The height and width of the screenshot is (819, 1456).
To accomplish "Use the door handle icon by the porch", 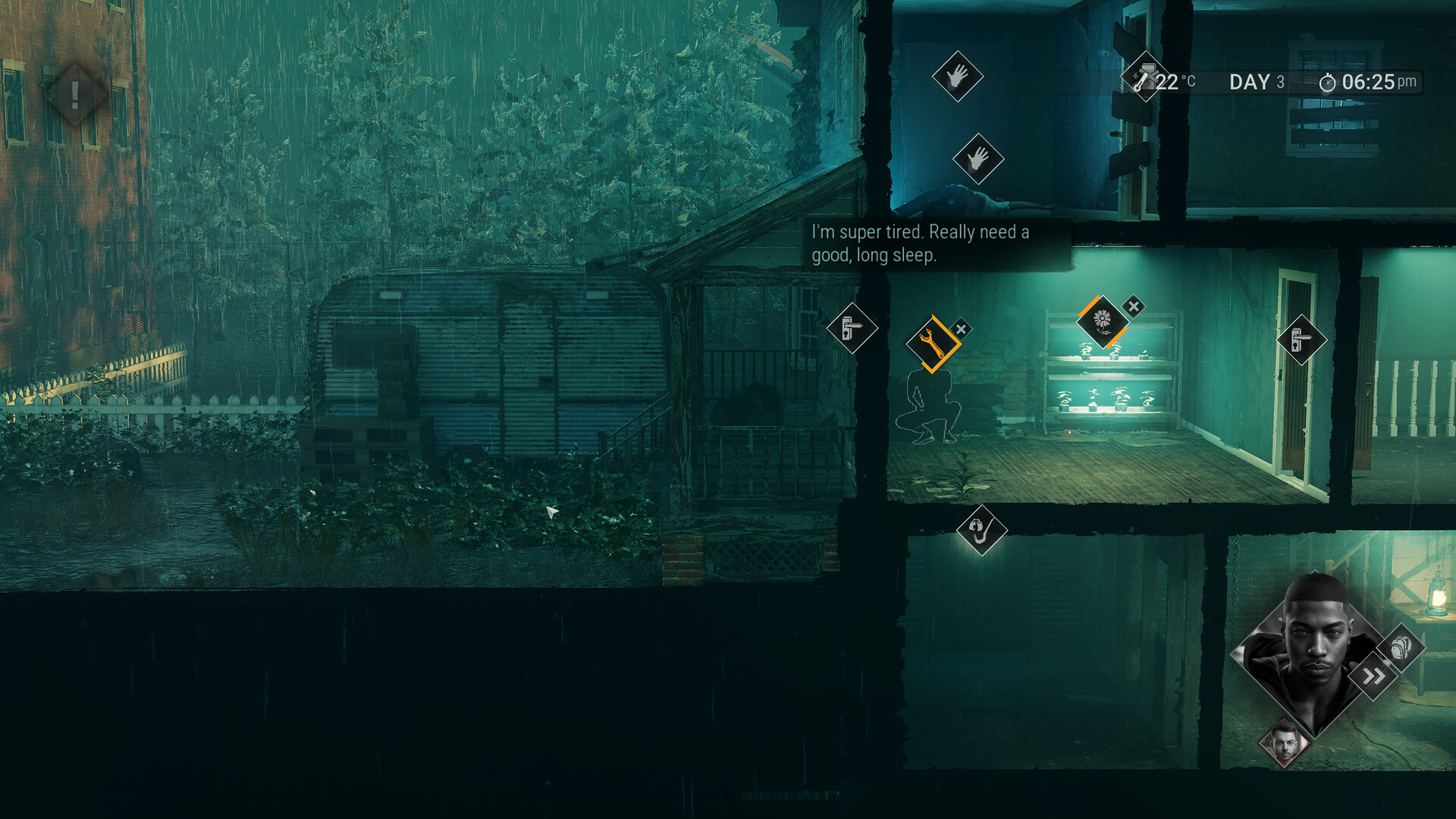I will (x=852, y=328).
